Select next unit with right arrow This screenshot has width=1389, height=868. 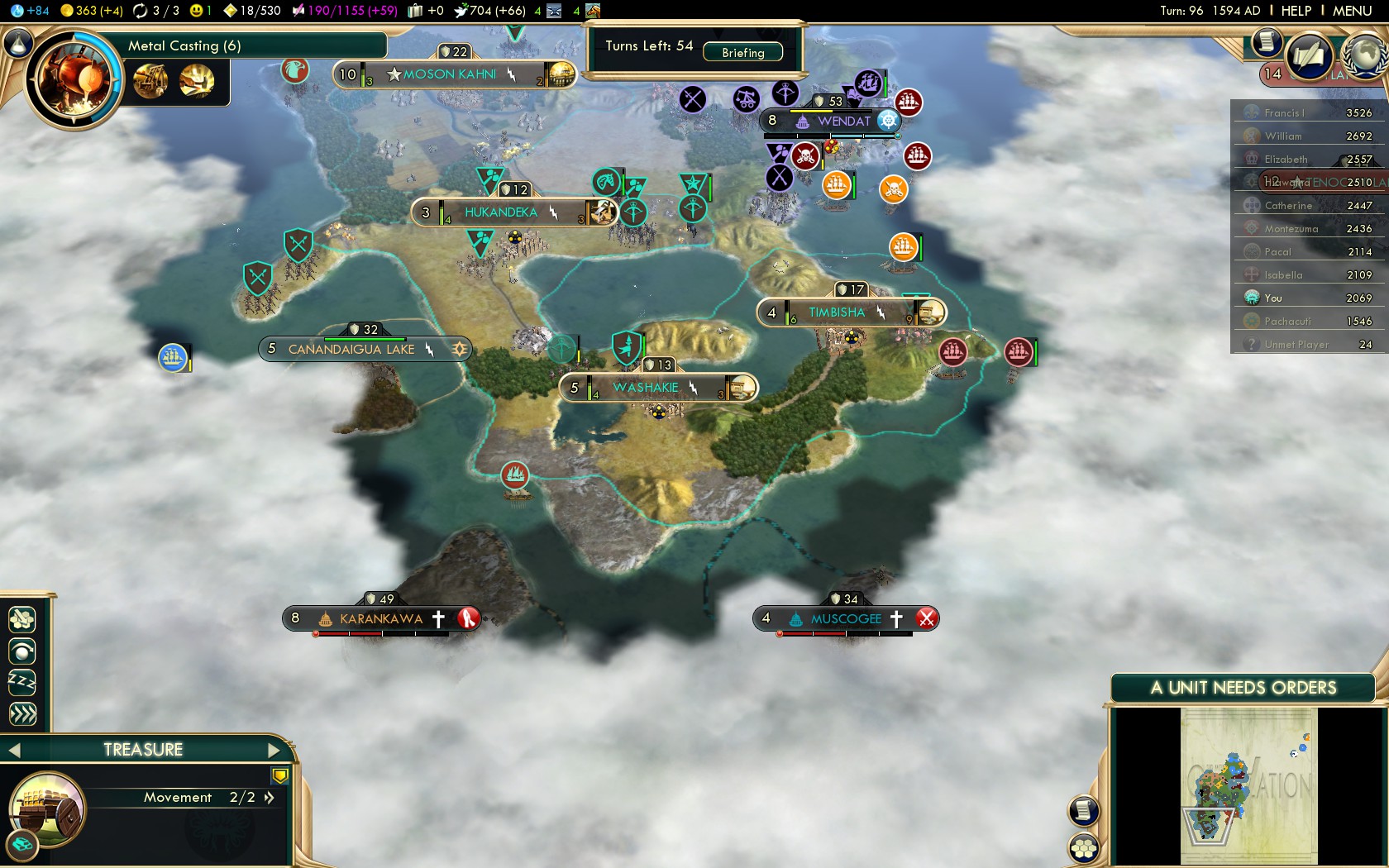click(x=274, y=751)
